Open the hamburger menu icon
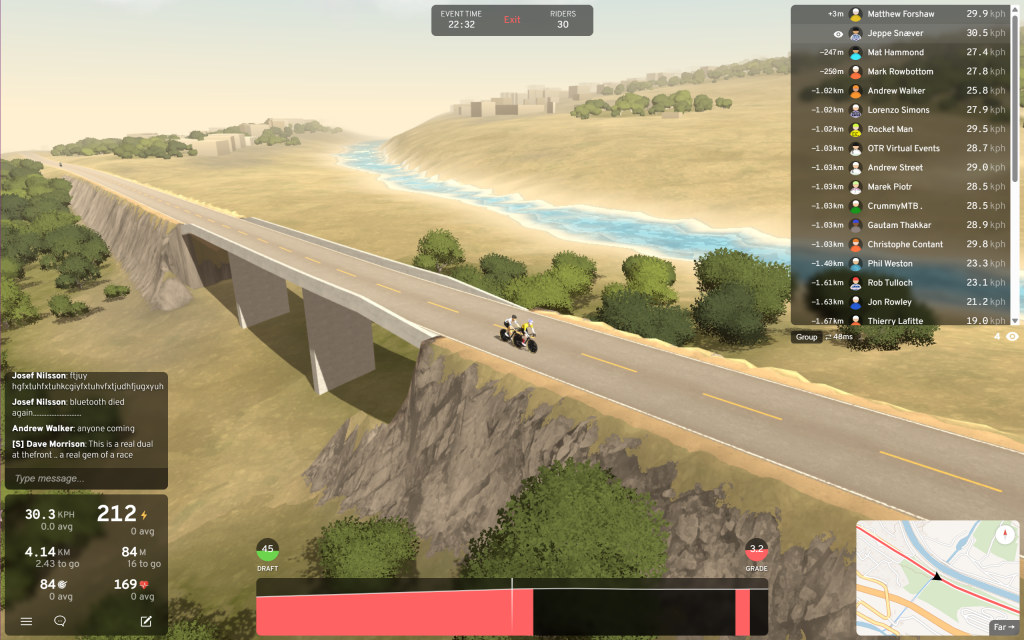1024x640 pixels. coord(27,621)
